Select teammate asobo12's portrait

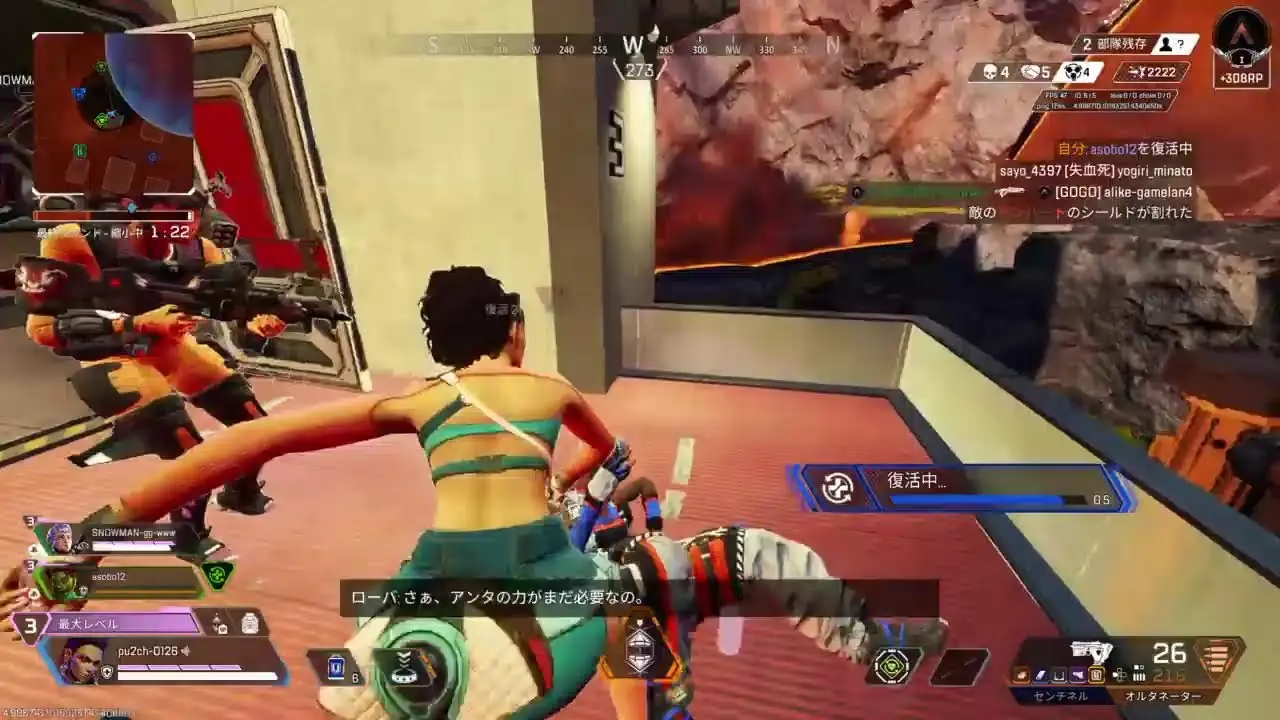(x=59, y=581)
